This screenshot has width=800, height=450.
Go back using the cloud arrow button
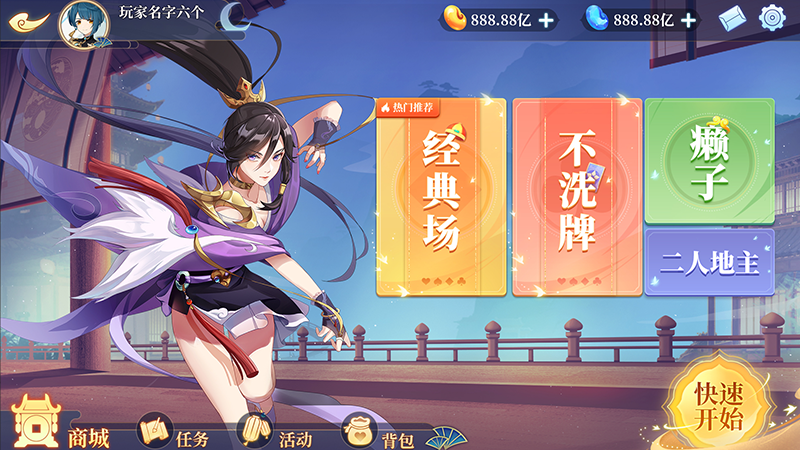coord(29,19)
